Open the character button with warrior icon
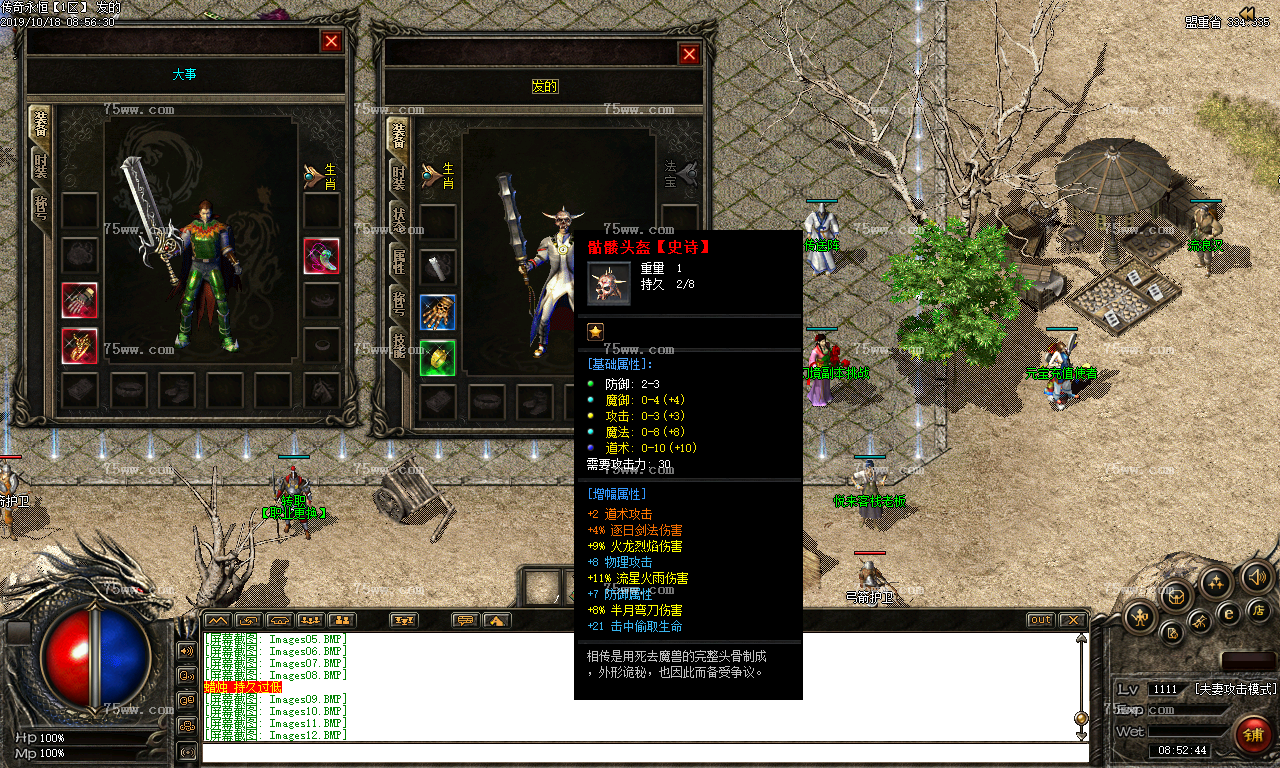Viewport: 1280px width, 768px height. pyautogui.click(x=1140, y=617)
